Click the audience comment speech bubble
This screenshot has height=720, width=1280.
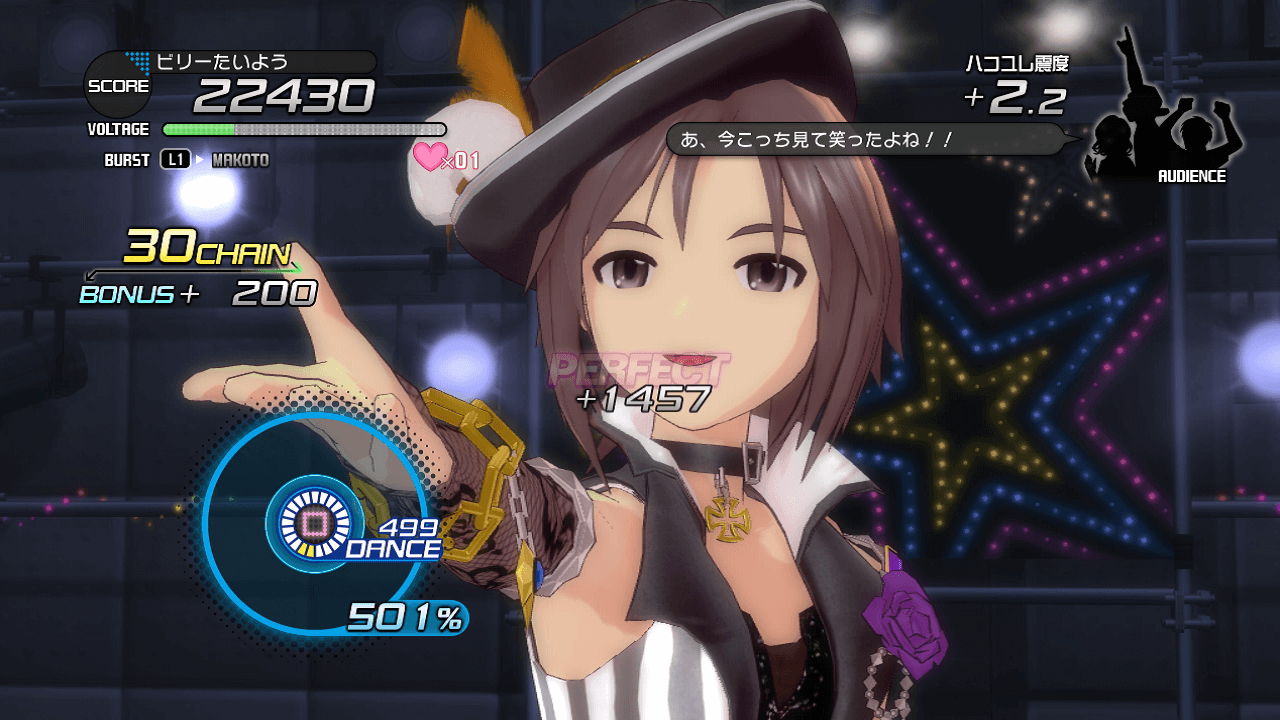(866, 139)
